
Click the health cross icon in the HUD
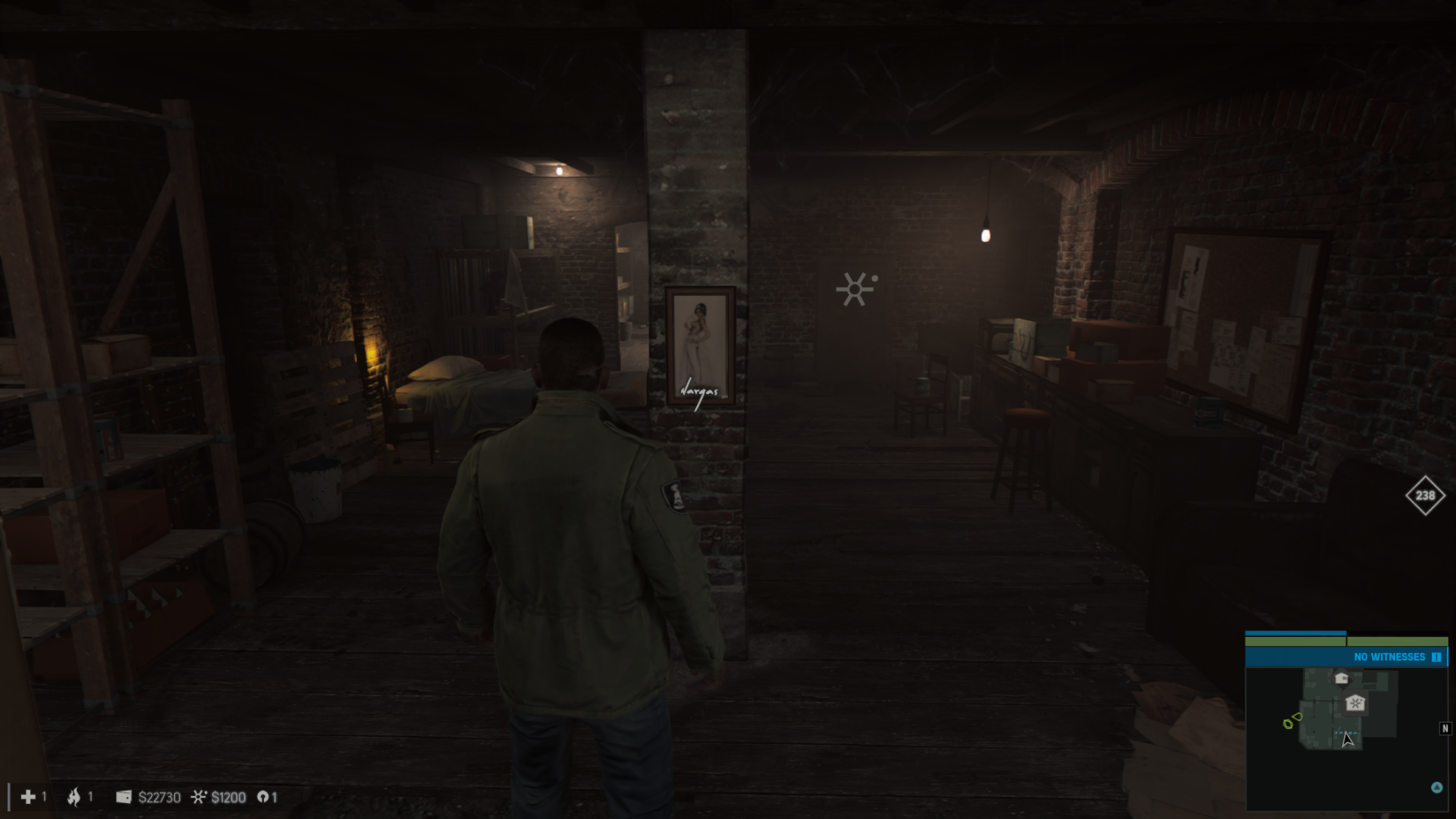(28, 797)
